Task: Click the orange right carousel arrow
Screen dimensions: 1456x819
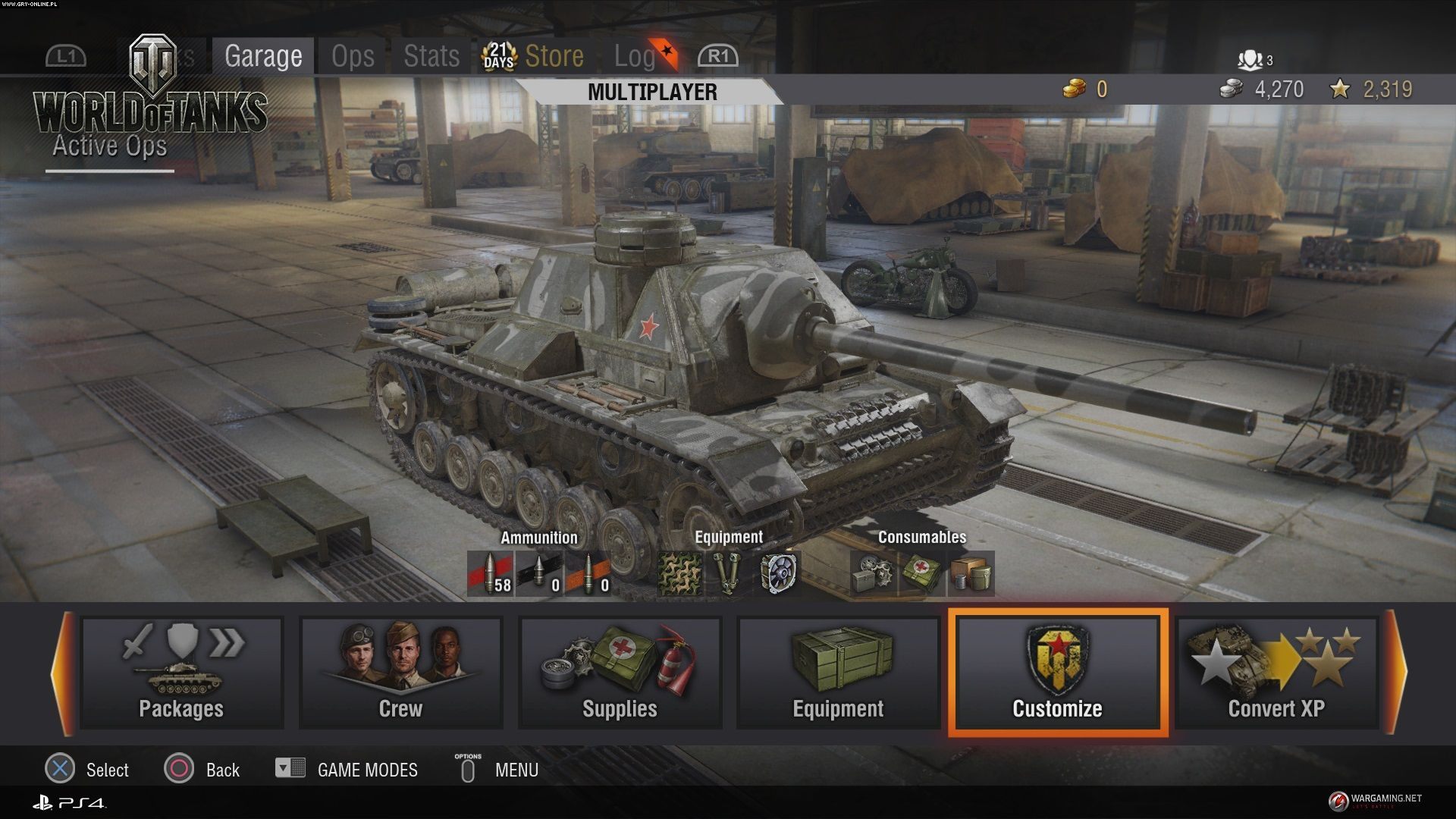Action: 1397,673
